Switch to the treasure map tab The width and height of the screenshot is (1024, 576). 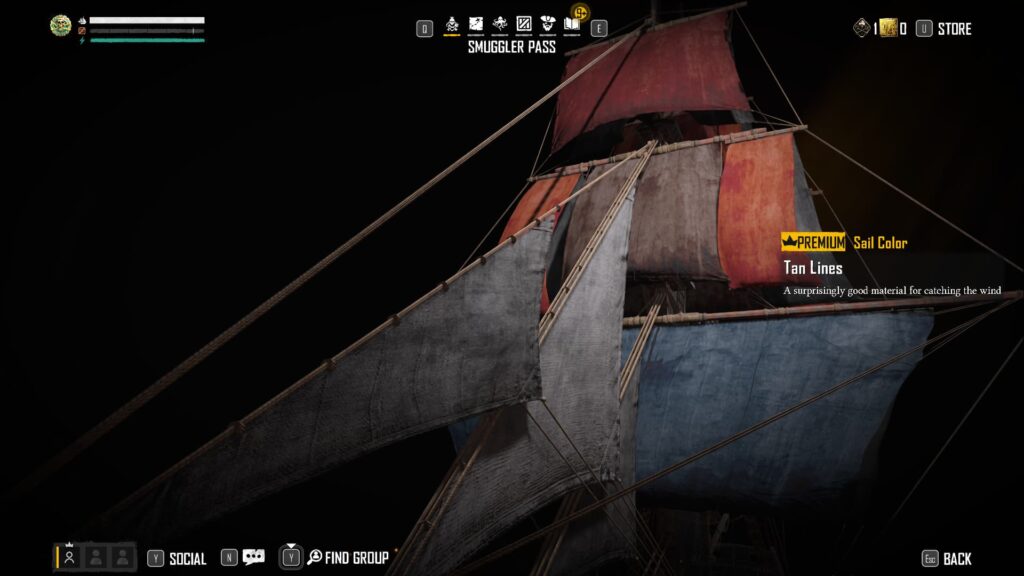[x=476, y=24]
